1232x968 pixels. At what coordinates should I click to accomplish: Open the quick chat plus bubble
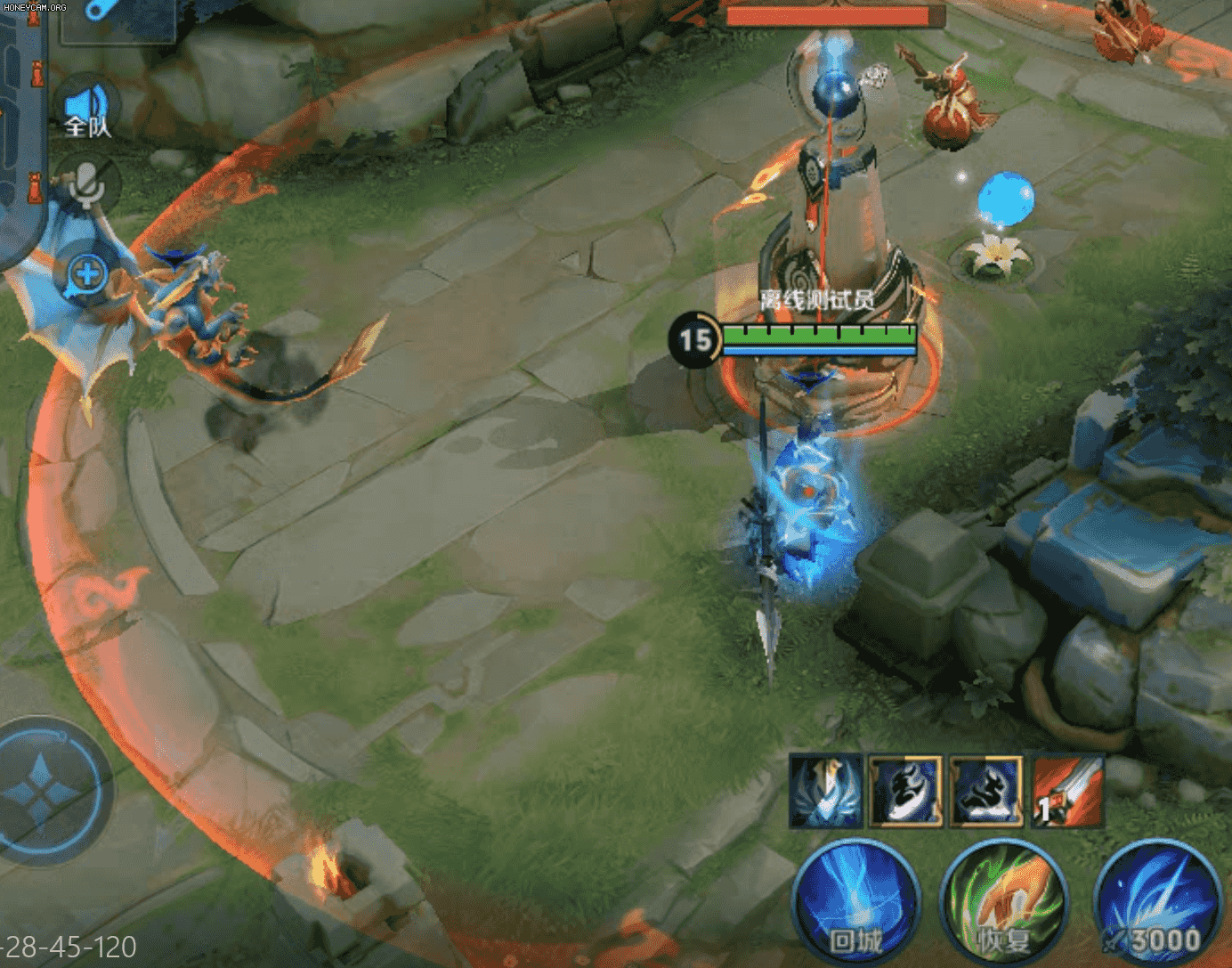click(x=87, y=274)
